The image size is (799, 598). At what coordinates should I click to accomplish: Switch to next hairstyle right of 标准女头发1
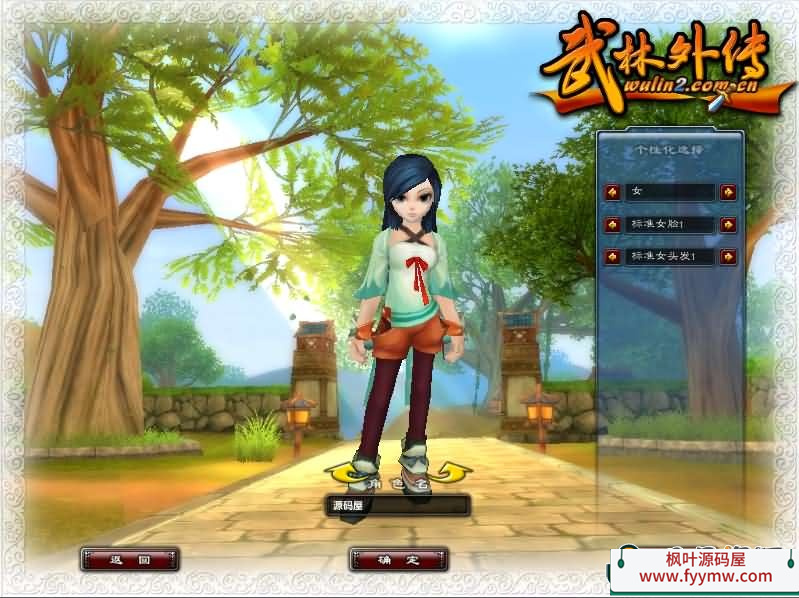pyautogui.click(x=728, y=257)
